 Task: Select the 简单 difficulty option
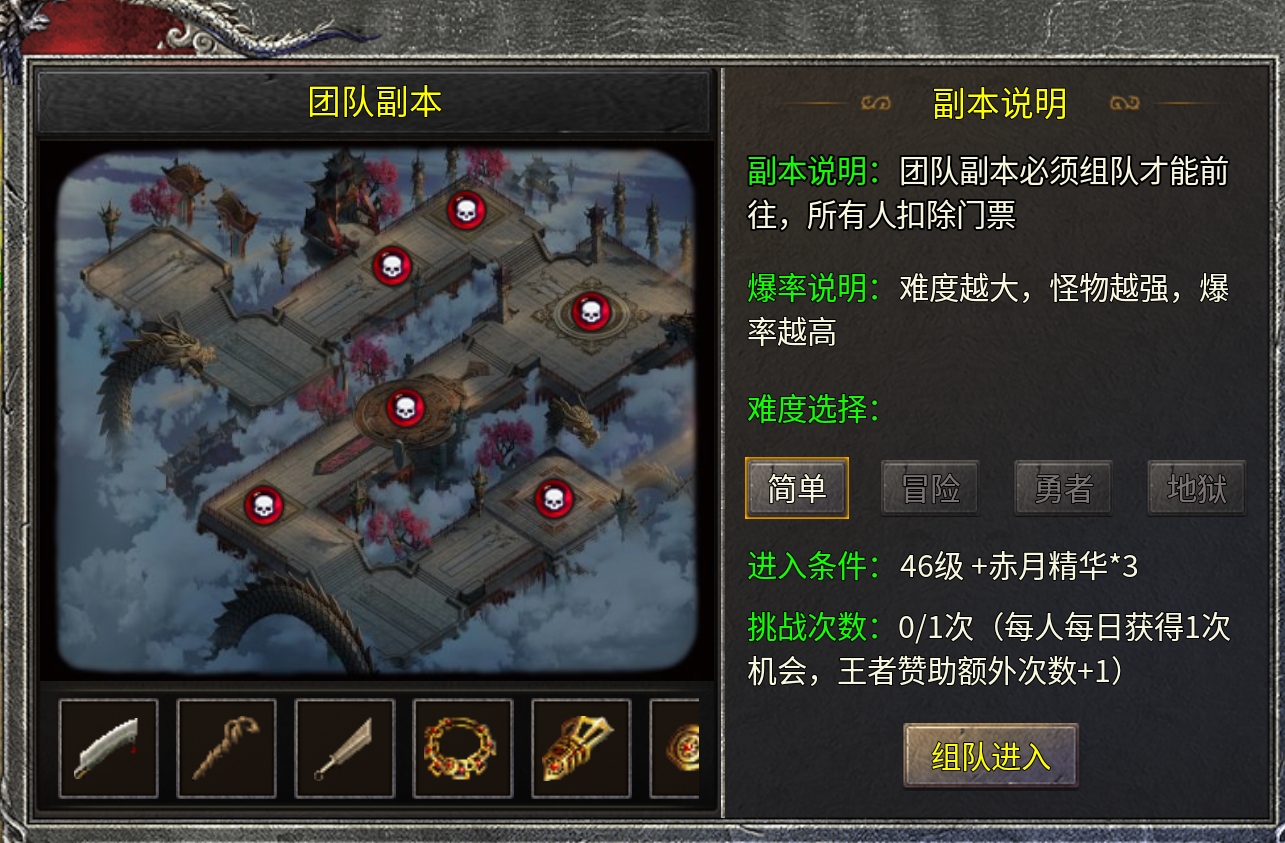pyautogui.click(x=797, y=487)
